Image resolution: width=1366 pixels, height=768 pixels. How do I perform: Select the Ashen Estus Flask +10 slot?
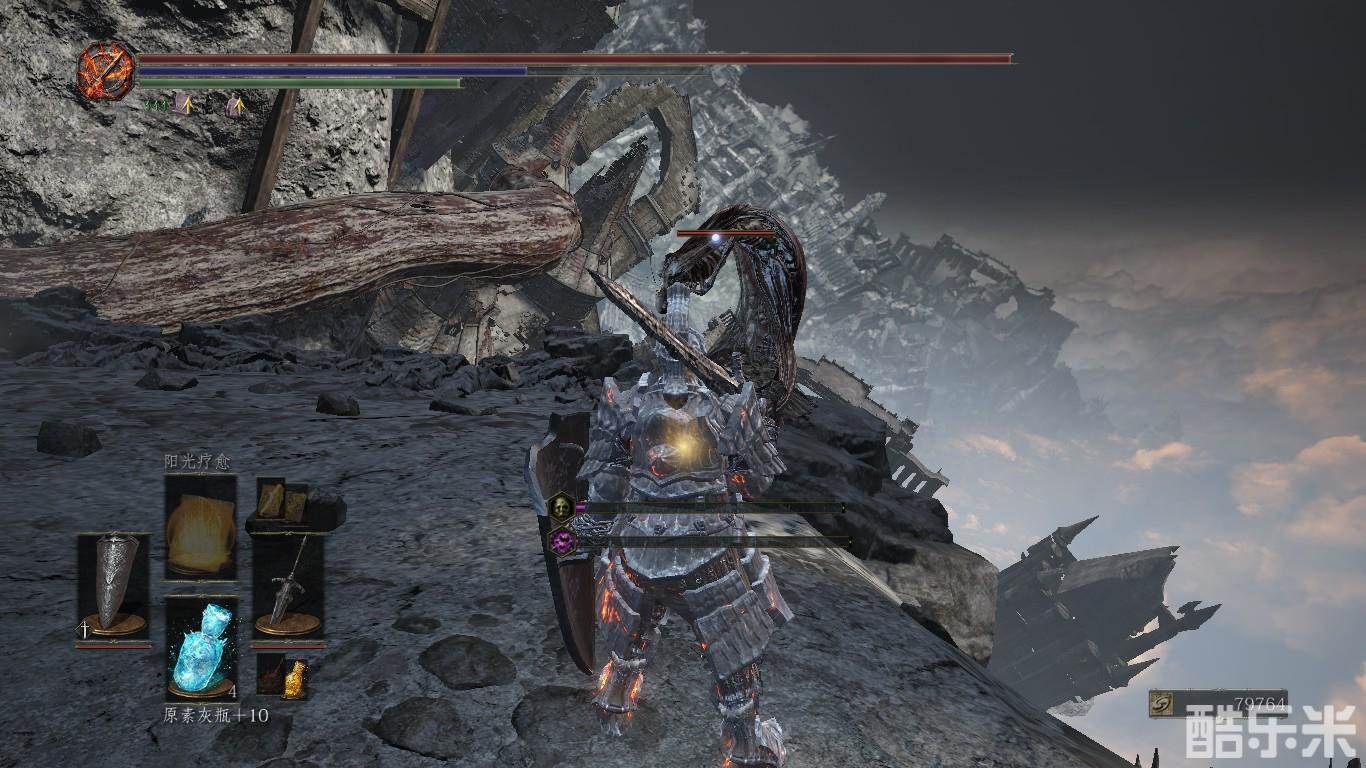point(201,647)
